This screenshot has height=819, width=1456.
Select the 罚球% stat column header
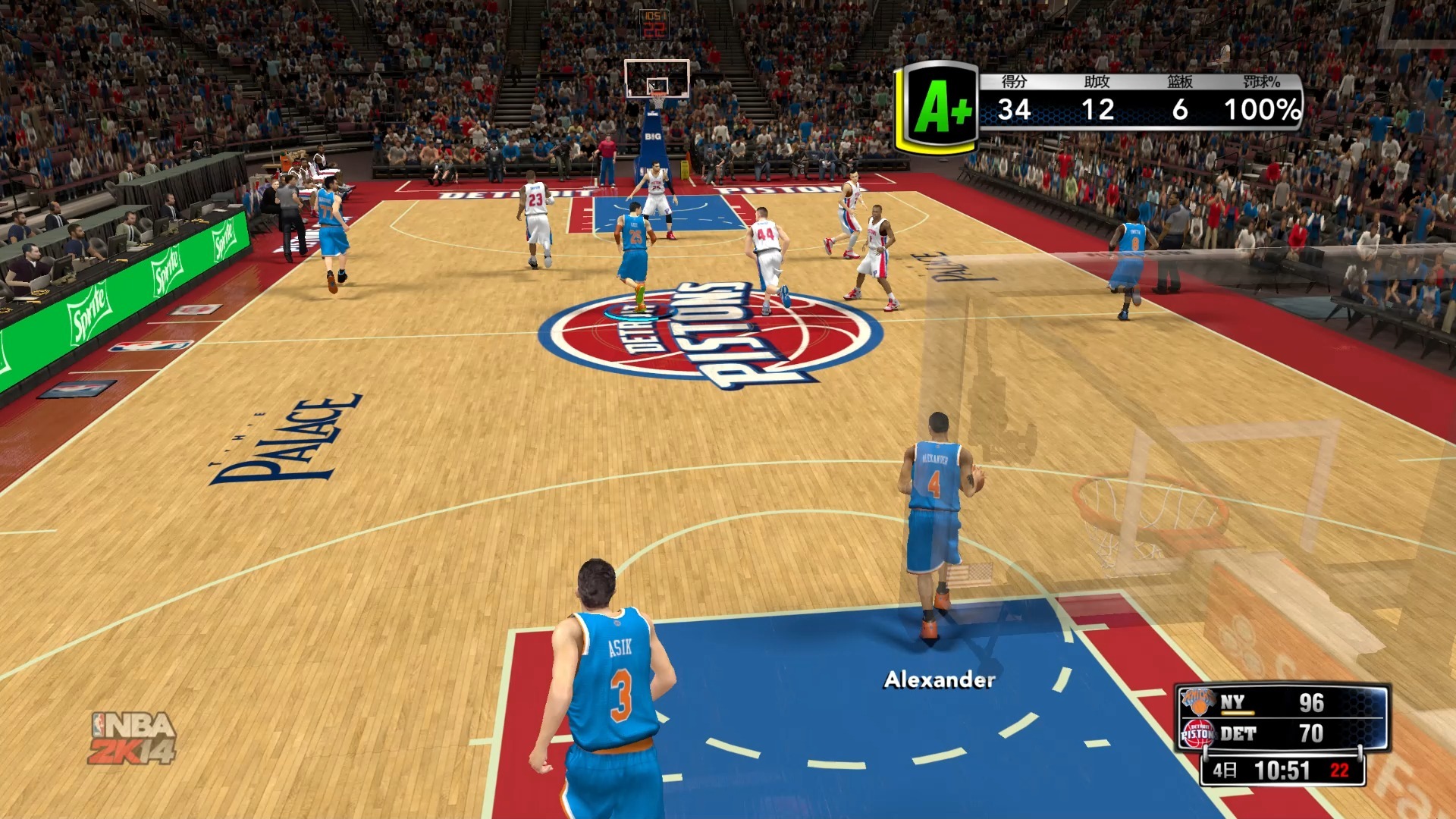point(1260,82)
